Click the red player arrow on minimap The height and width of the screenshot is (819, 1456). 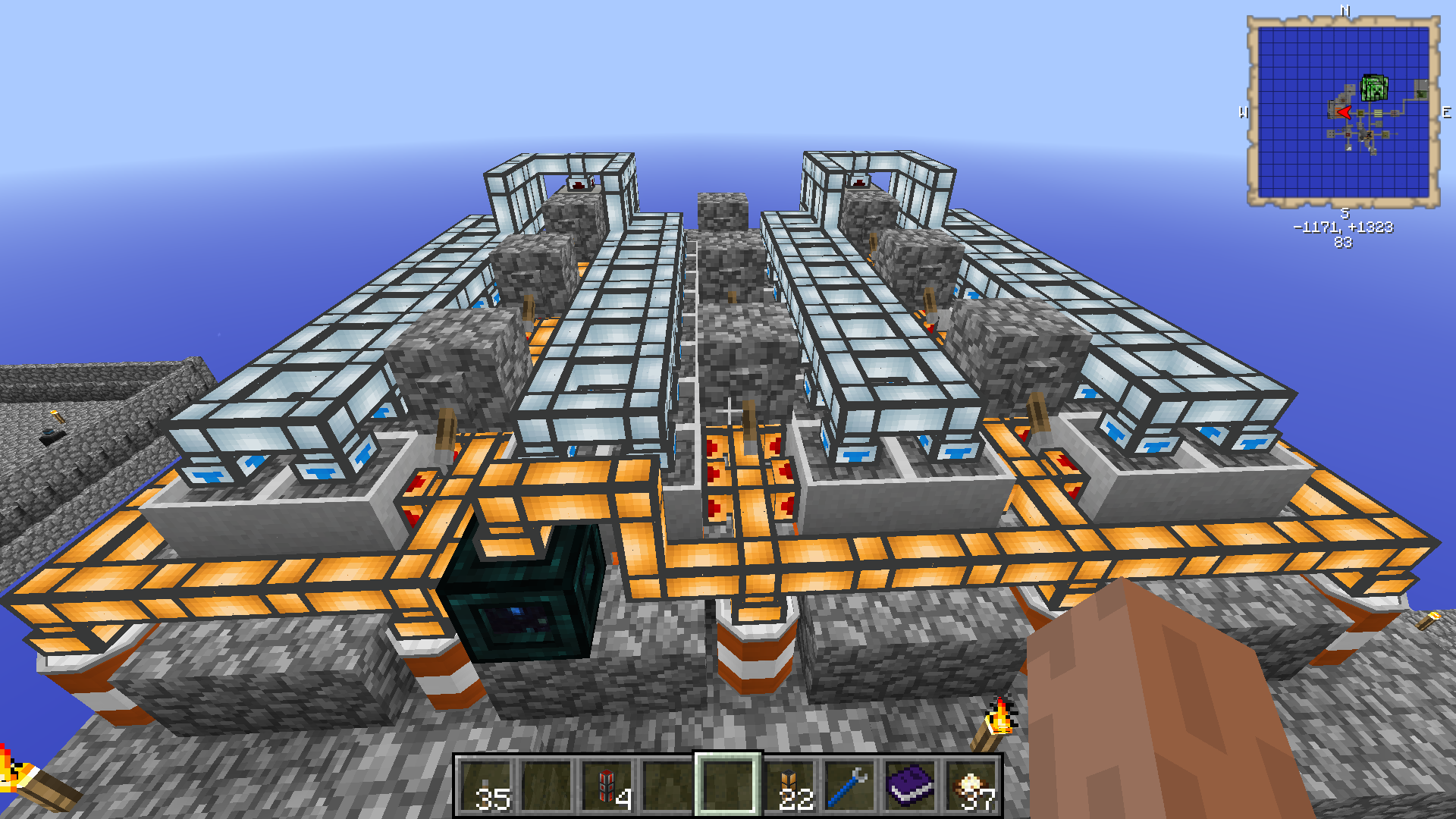(x=1344, y=113)
